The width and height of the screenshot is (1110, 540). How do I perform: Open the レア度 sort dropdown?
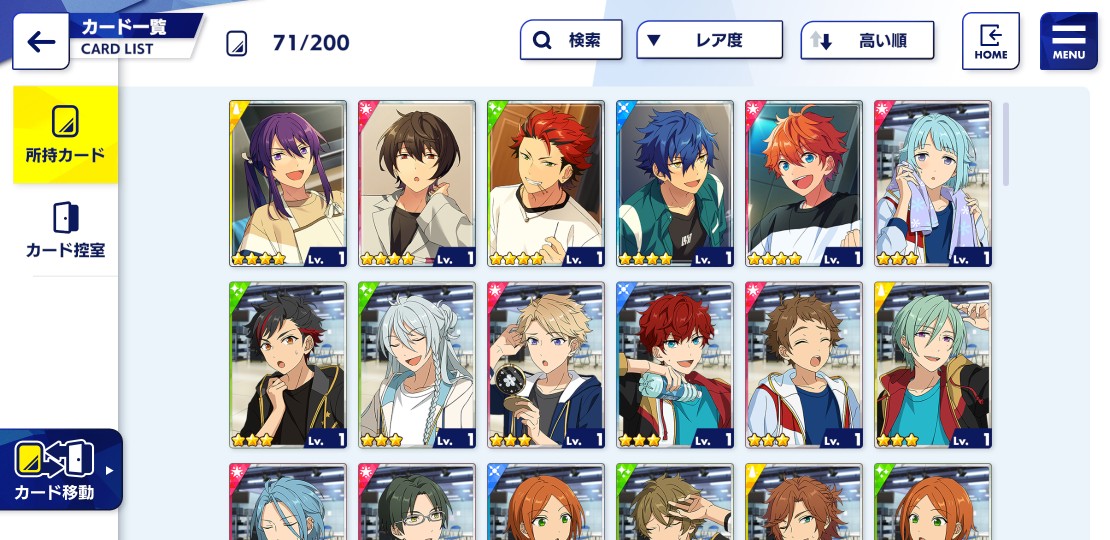[x=709, y=41]
